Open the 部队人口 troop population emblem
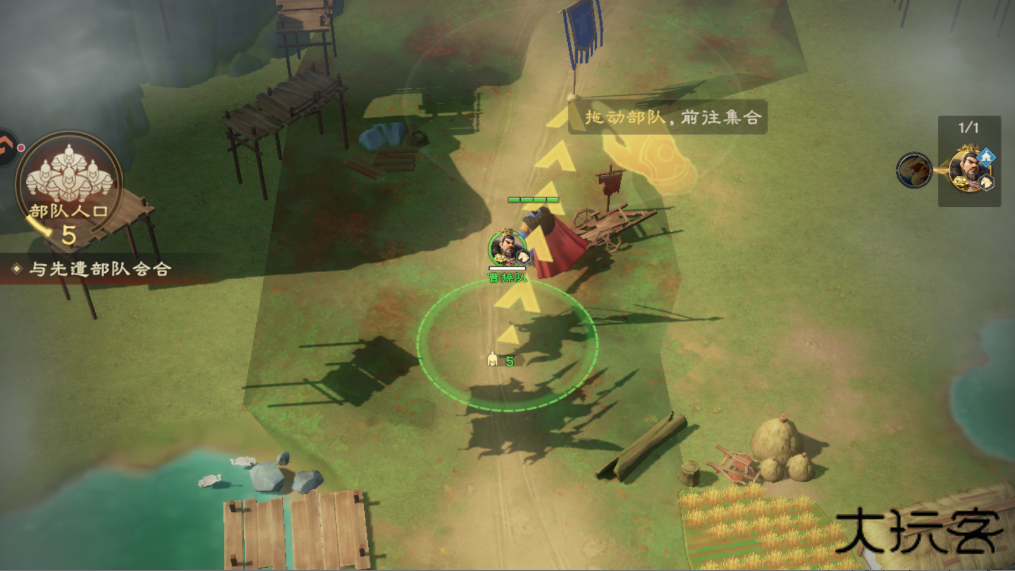 [x=68, y=182]
